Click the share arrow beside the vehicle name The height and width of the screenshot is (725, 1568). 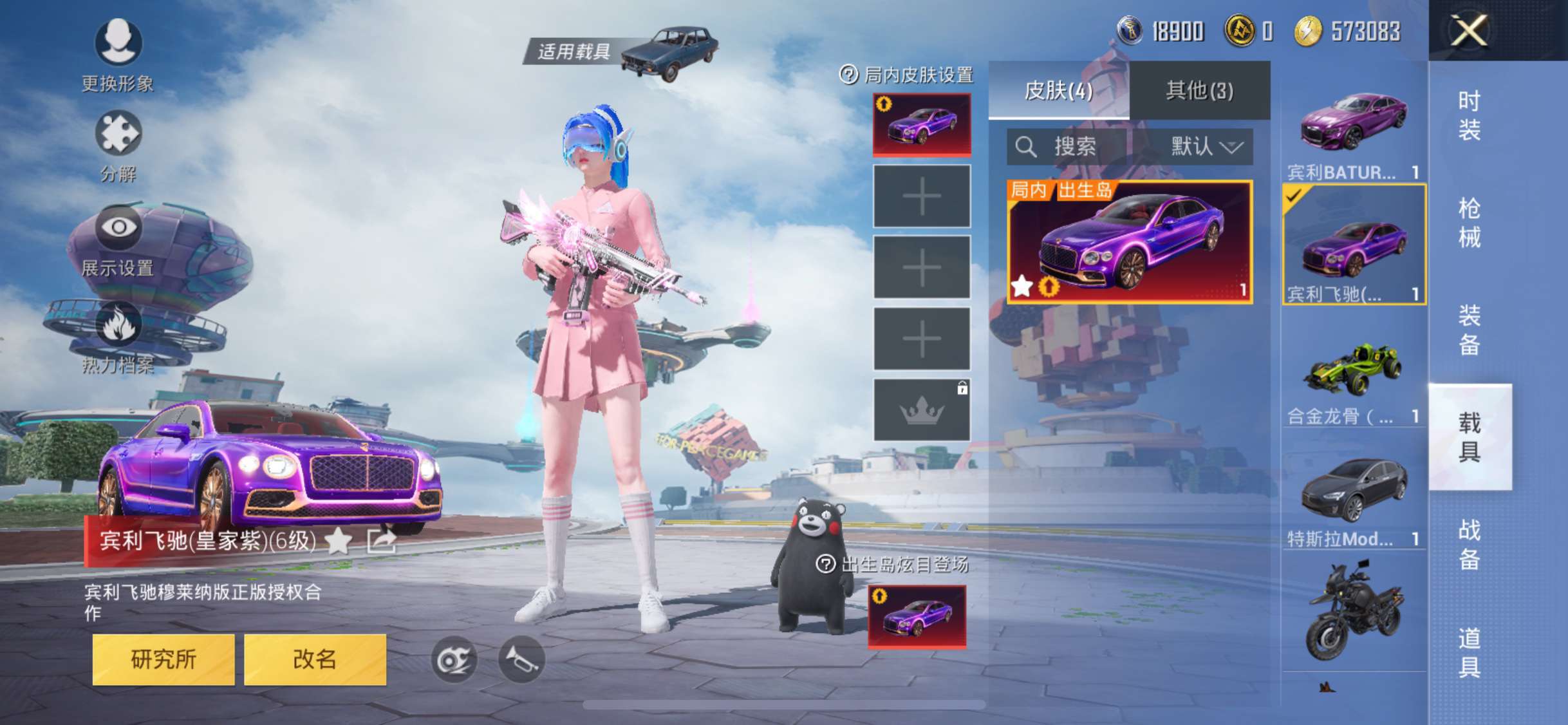(381, 541)
